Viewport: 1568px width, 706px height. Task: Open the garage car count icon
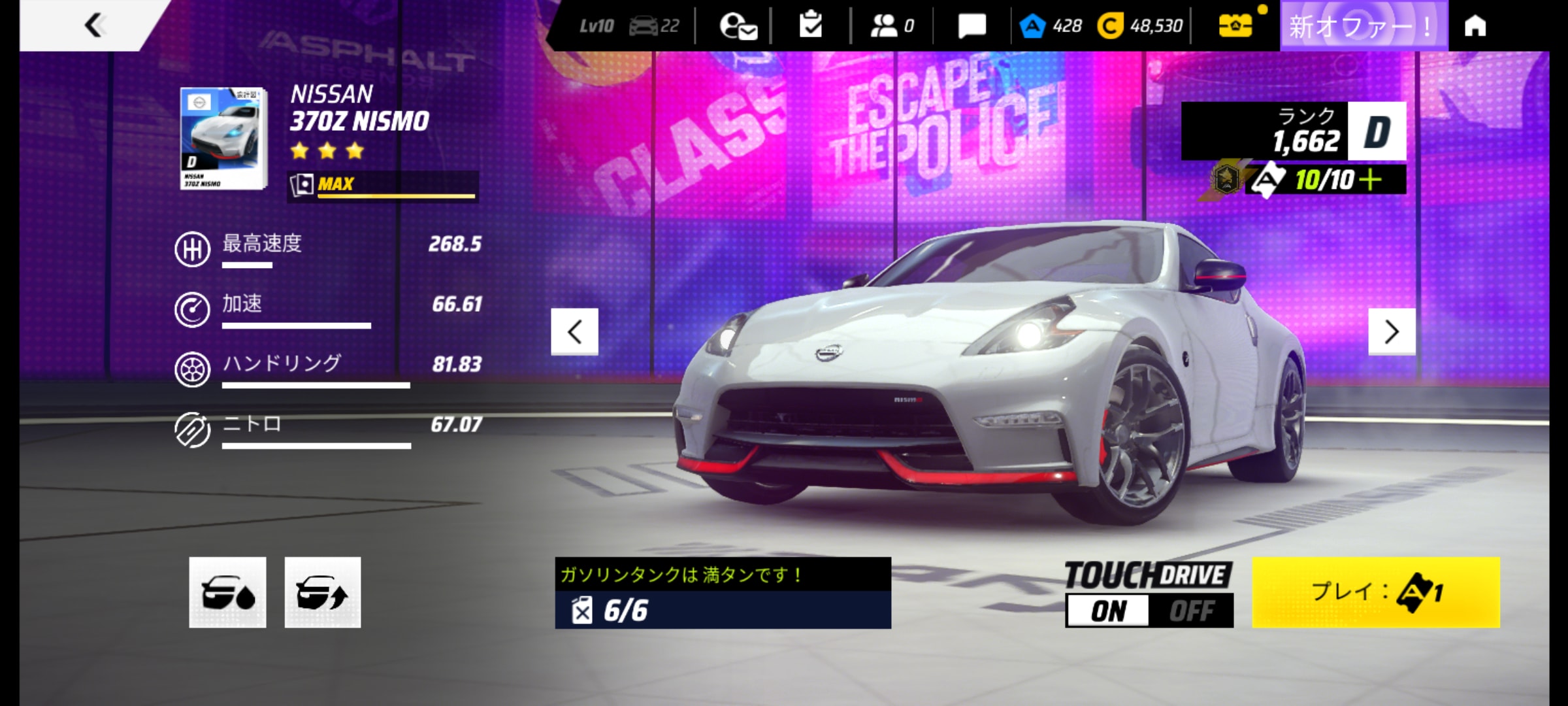pos(654,26)
